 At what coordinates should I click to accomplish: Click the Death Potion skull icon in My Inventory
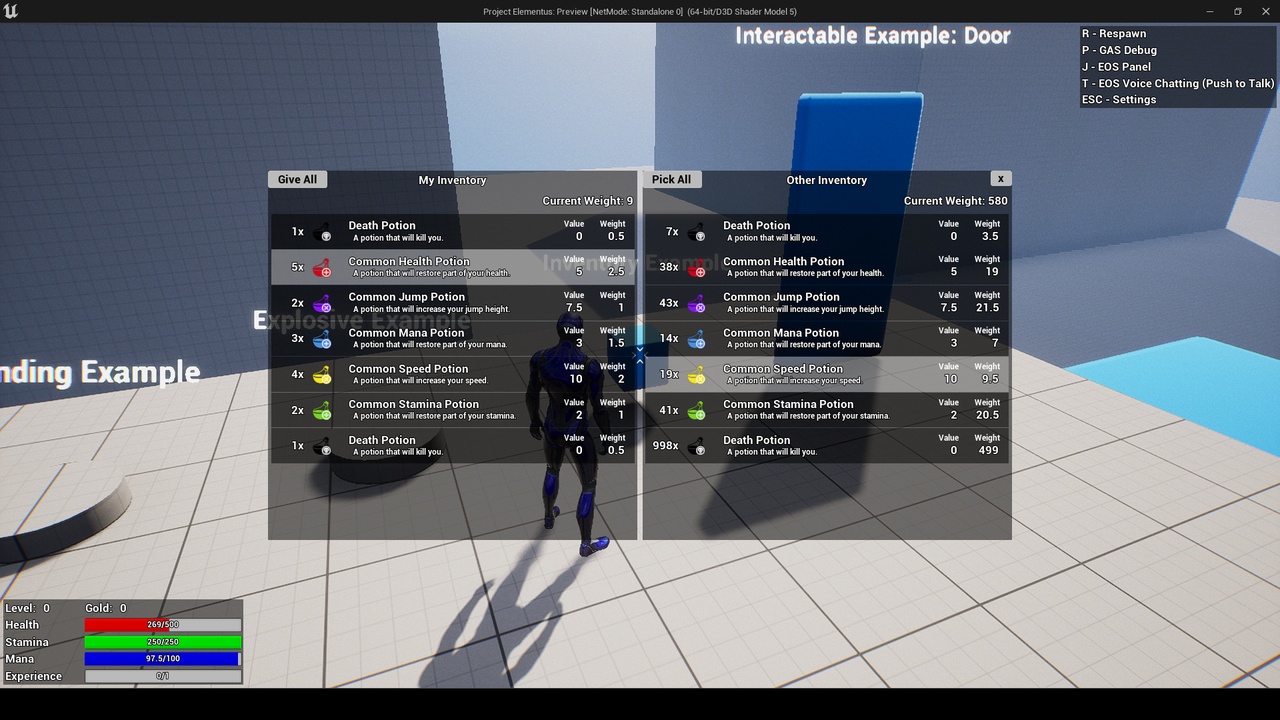pos(323,231)
